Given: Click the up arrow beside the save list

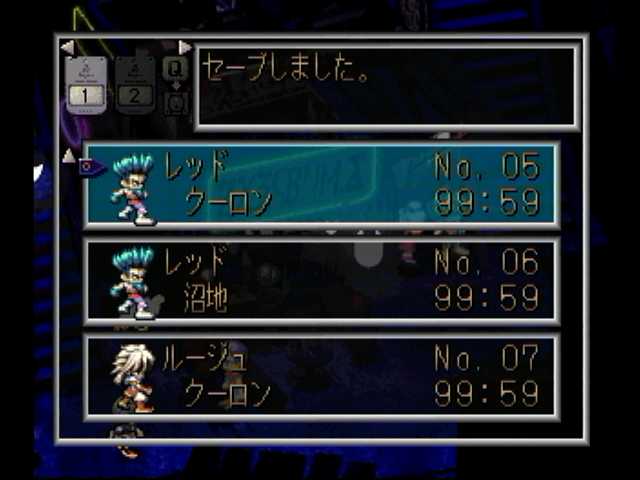Looking at the screenshot, I should tap(68, 155).
